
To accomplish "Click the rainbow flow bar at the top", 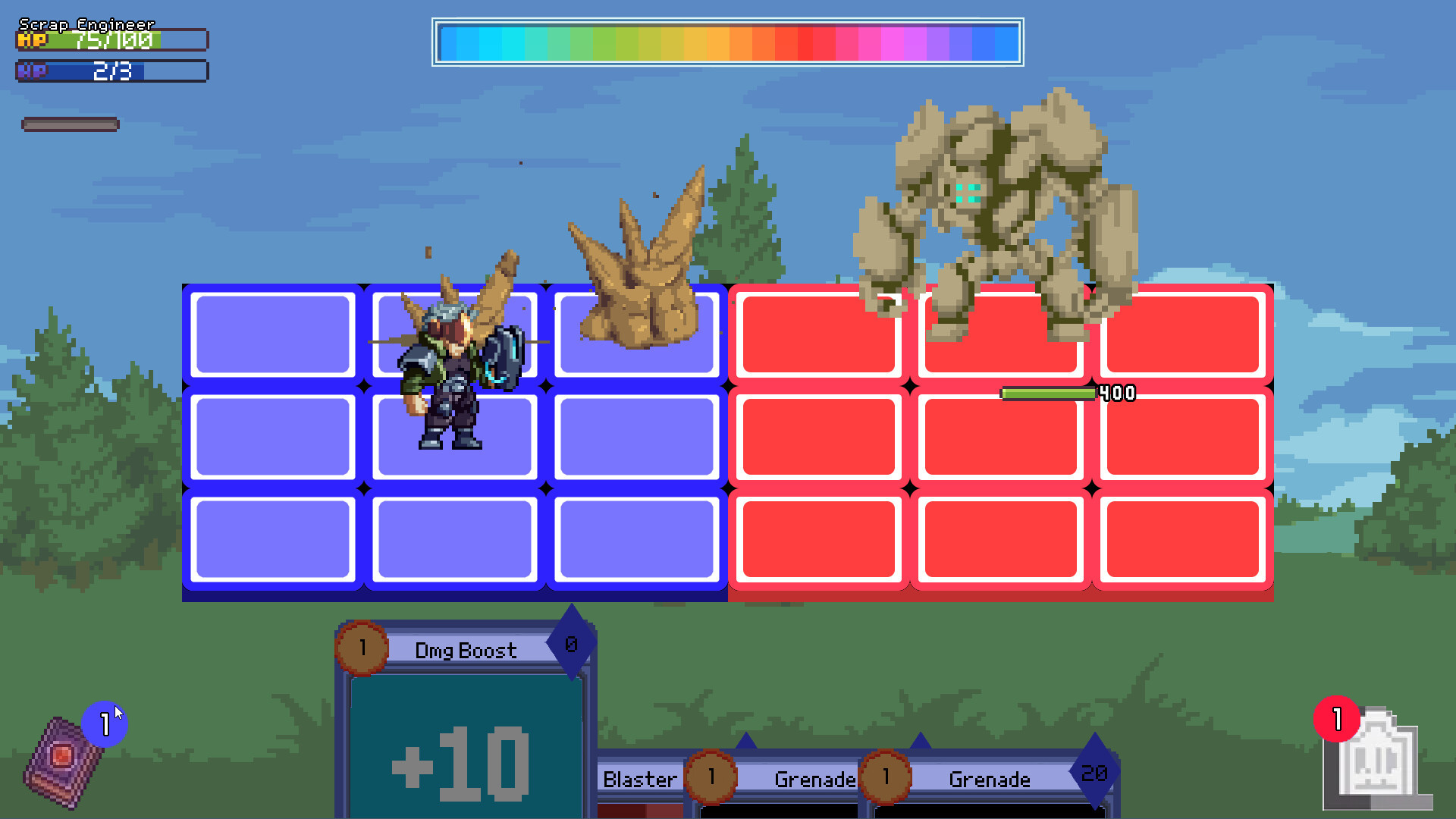I will [x=728, y=43].
